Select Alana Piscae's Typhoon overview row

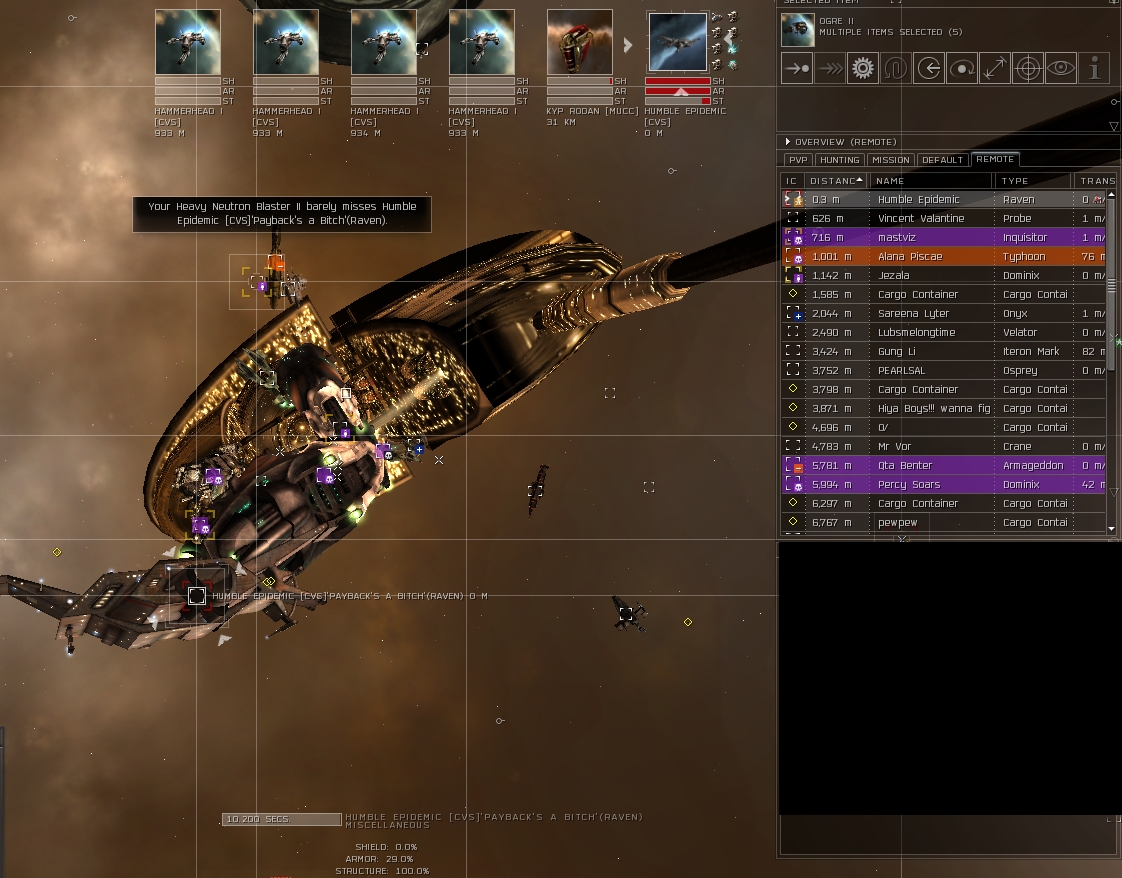click(920, 256)
